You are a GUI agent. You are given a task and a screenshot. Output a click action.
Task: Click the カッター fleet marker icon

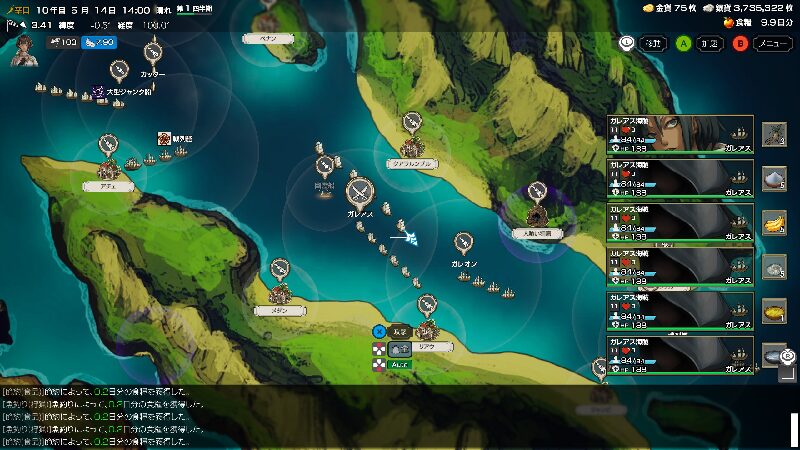[153, 52]
